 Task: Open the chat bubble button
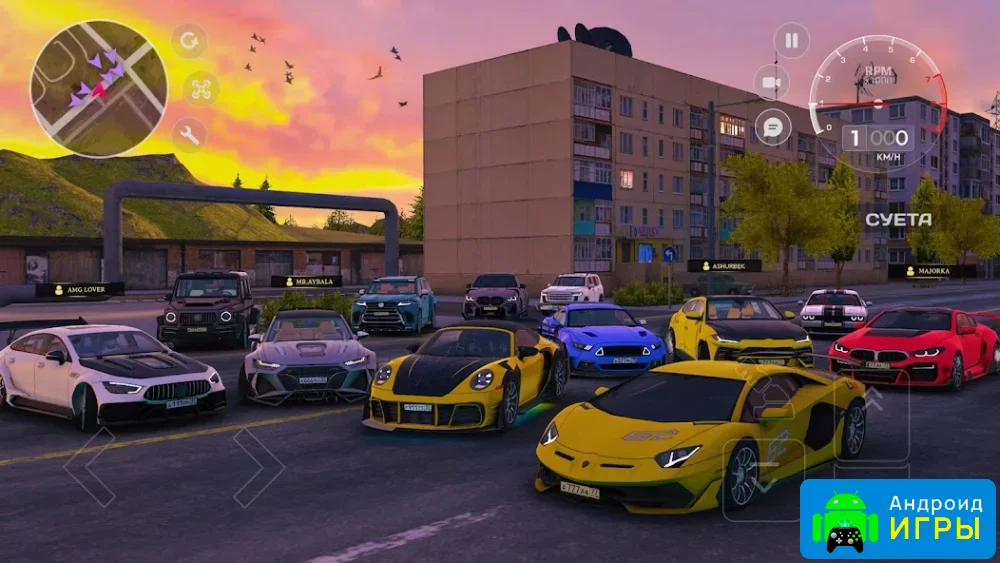[x=773, y=127]
